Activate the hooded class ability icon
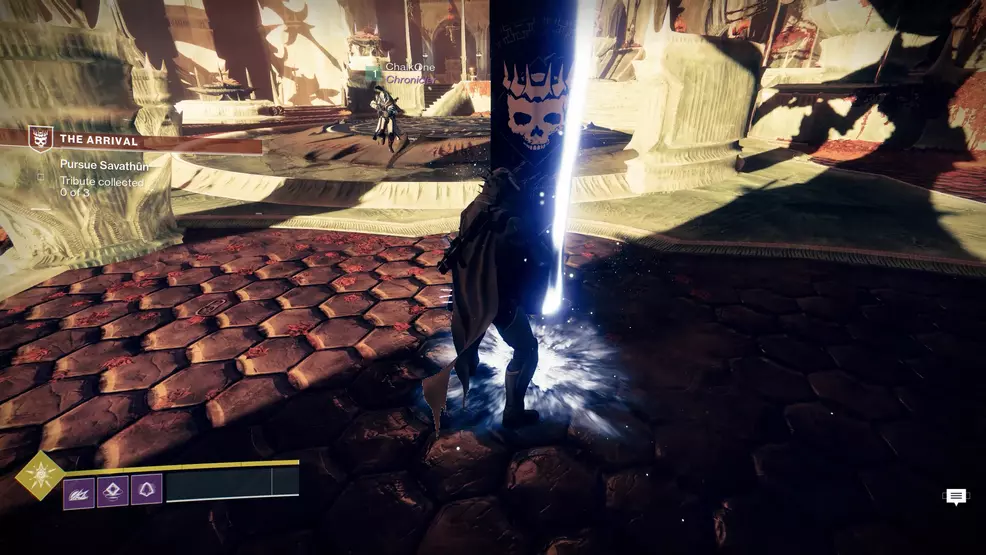The width and height of the screenshot is (986, 555). click(146, 490)
